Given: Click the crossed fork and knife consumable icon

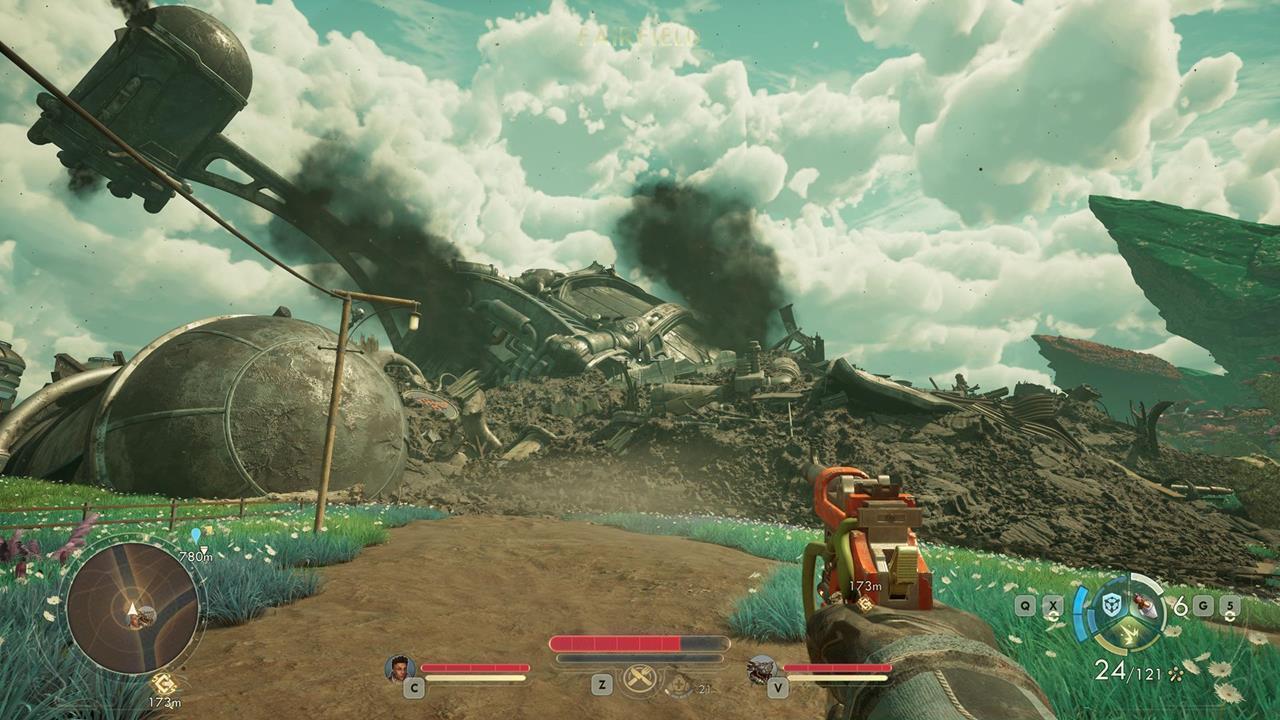Looking at the screenshot, I should pyautogui.click(x=639, y=677).
